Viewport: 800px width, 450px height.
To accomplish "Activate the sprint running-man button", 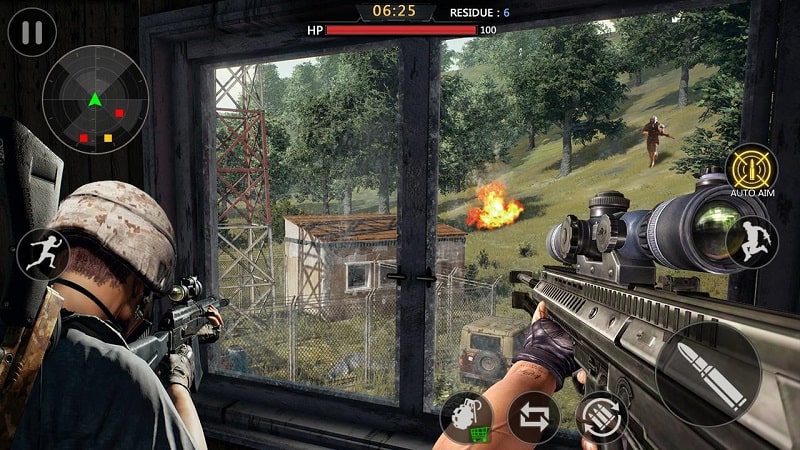I will [x=43, y=254].
